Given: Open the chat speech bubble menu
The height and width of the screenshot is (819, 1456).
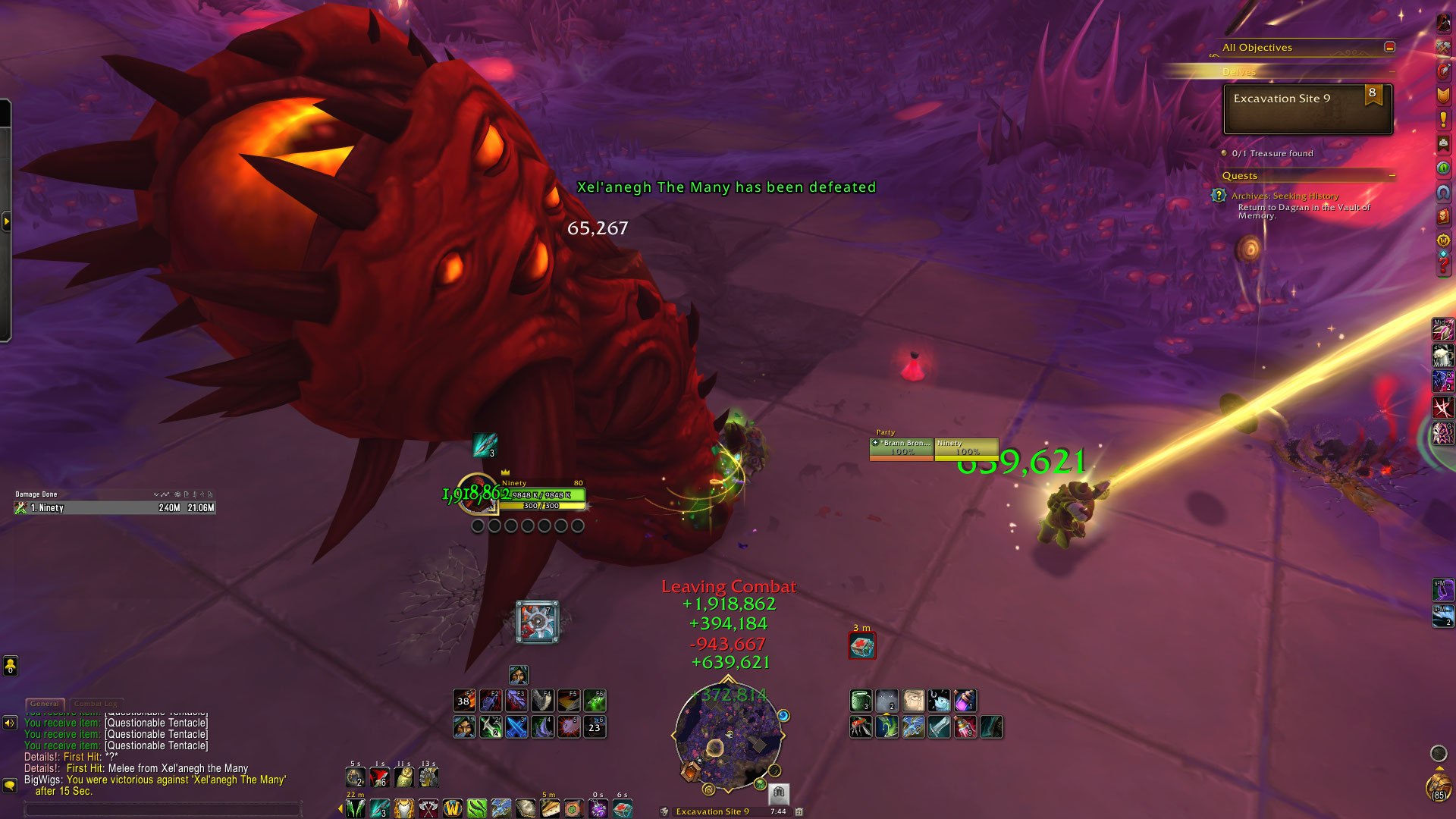Looking at the screenshot, I should pos(10,786).
